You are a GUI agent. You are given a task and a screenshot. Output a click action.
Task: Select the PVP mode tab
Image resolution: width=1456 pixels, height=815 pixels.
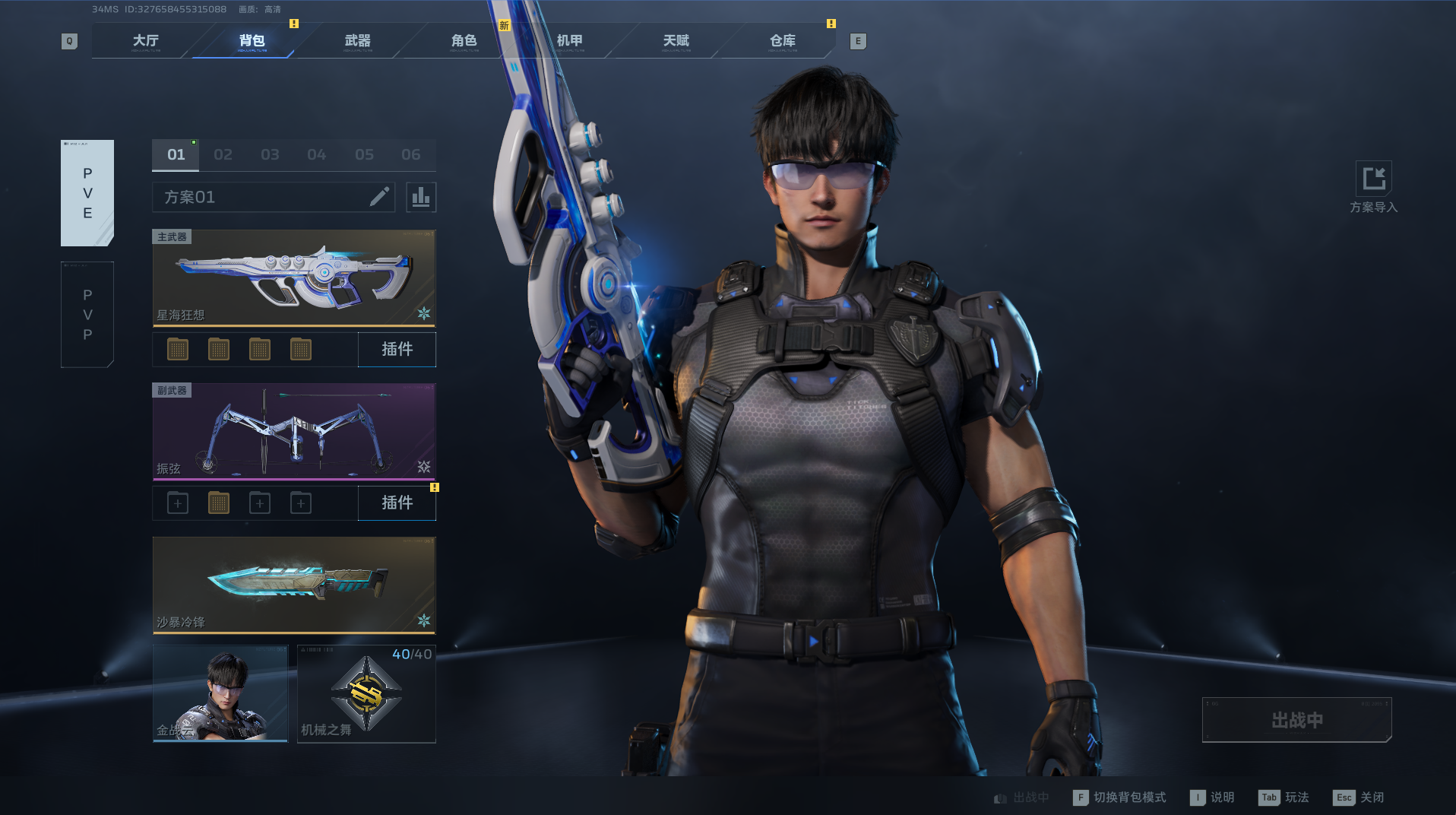point(87,315)
